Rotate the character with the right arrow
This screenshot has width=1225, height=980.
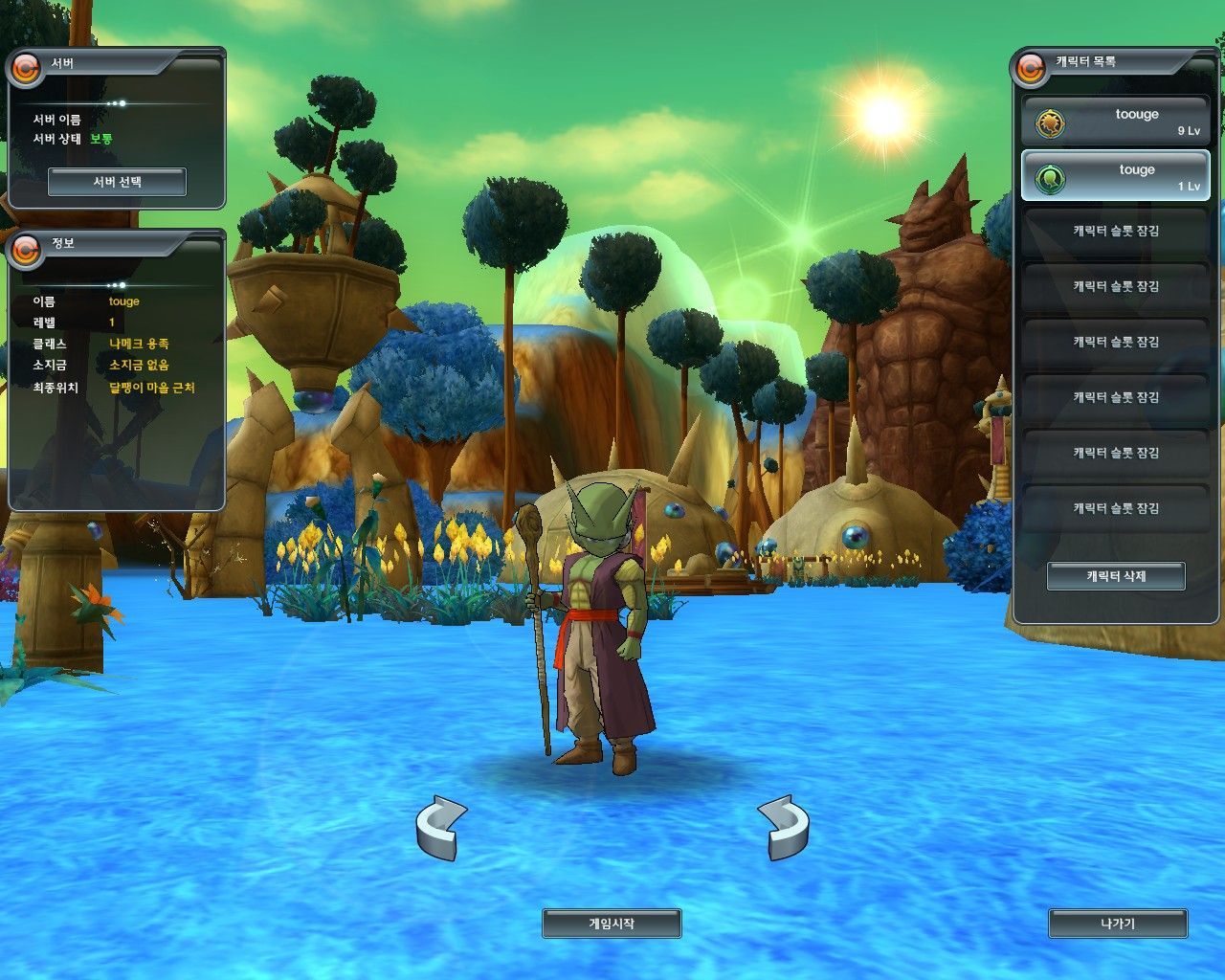[784, 827]
